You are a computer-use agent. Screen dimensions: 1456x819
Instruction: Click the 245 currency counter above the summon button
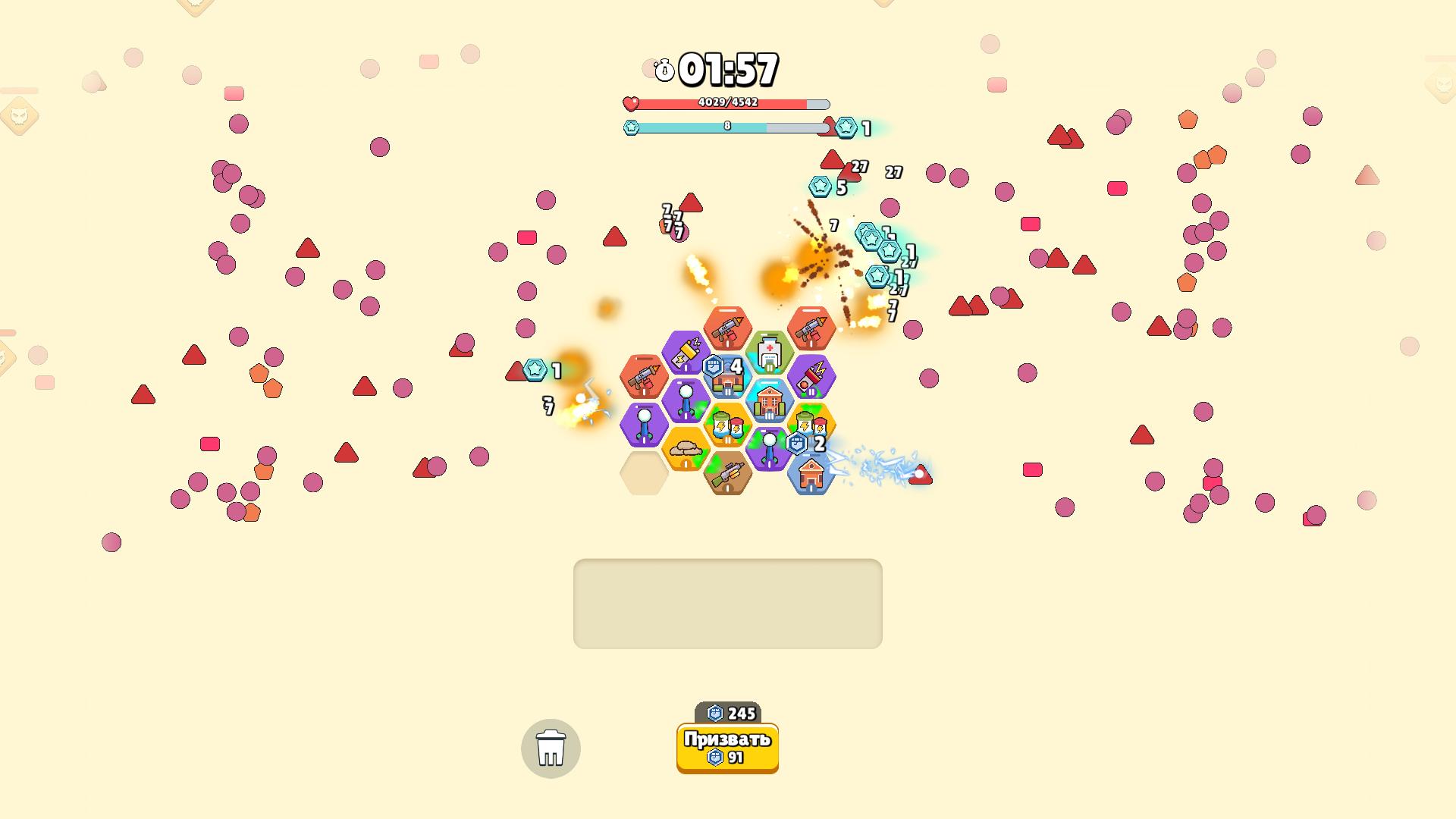click(x=726, y=711)
